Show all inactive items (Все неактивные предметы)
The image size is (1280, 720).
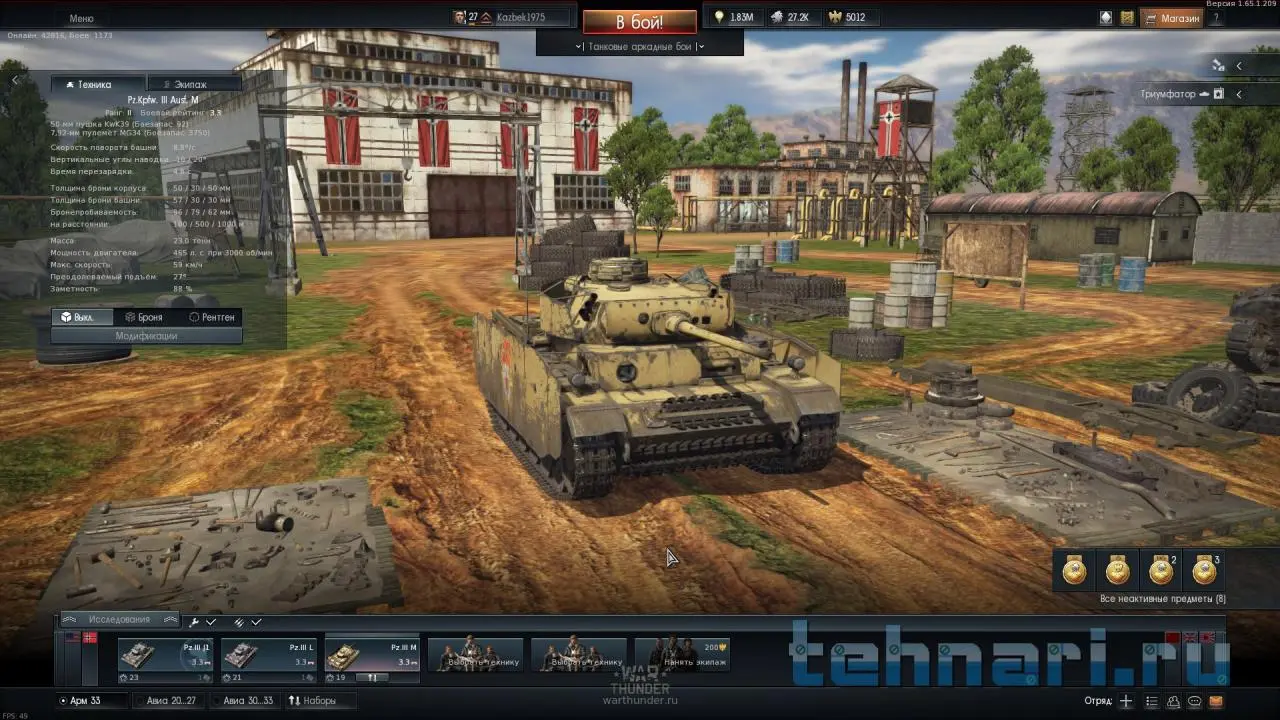pyautogui.click(x=1162, y=599)
